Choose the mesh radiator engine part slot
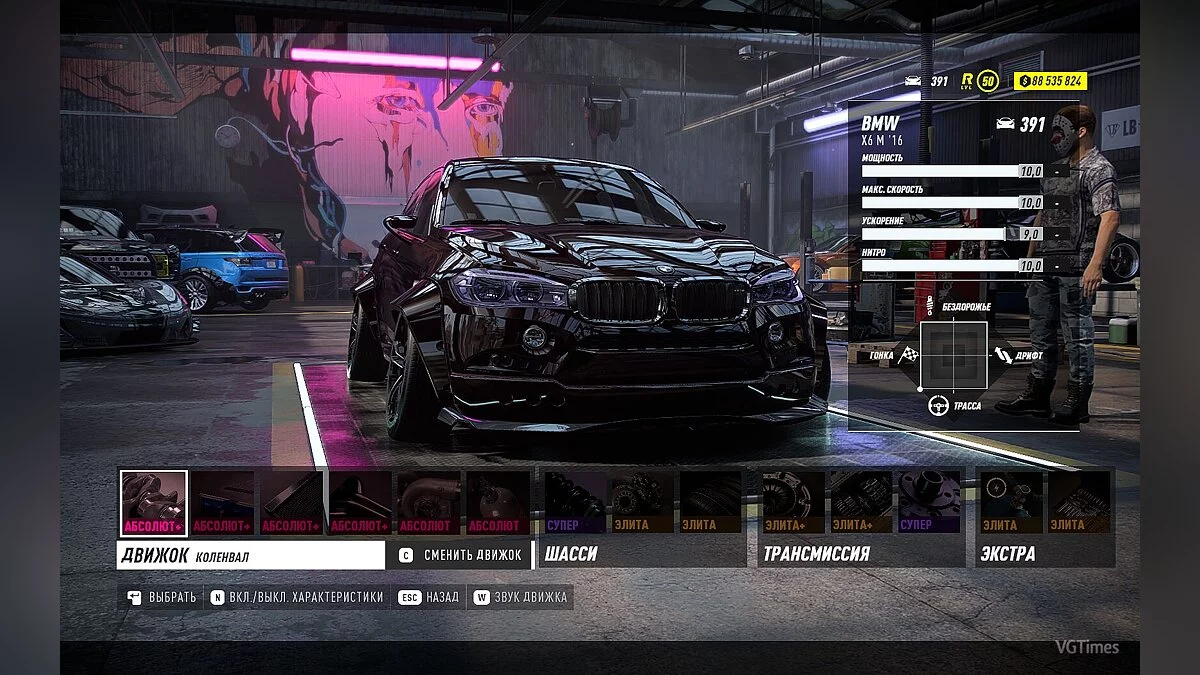 (291, 502)
